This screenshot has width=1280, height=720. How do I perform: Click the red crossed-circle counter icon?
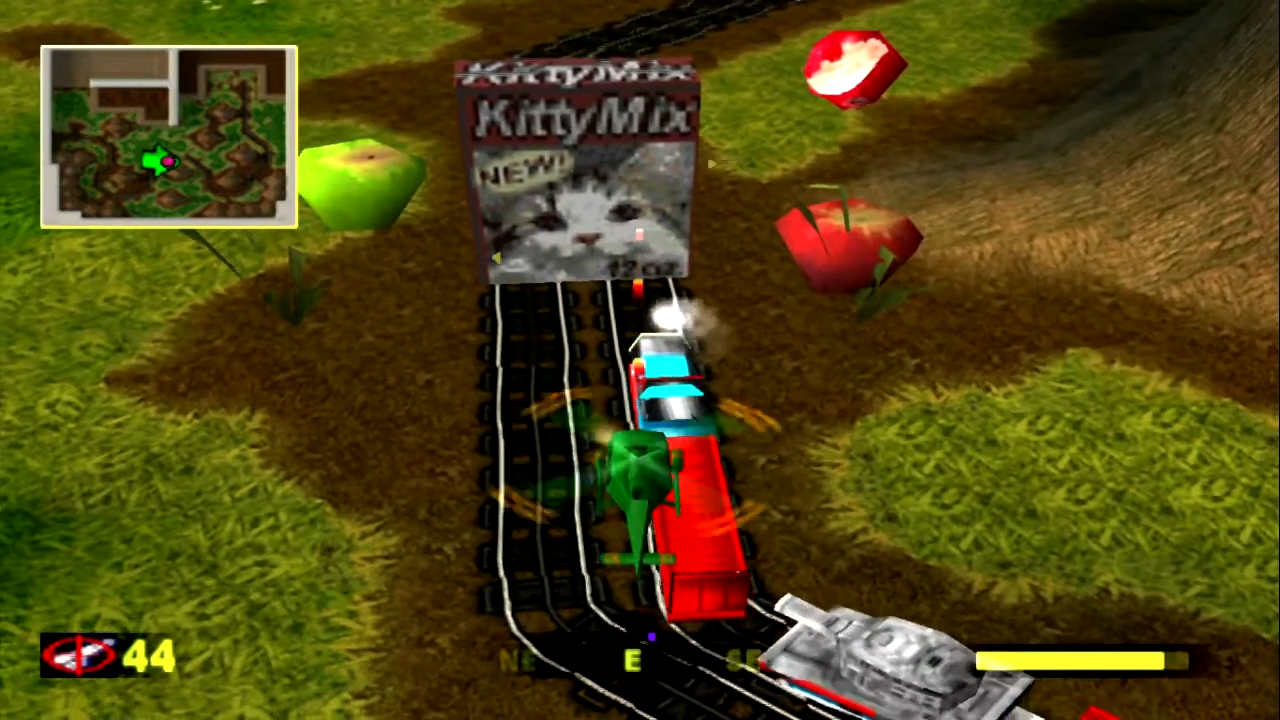tap(80, 655)
